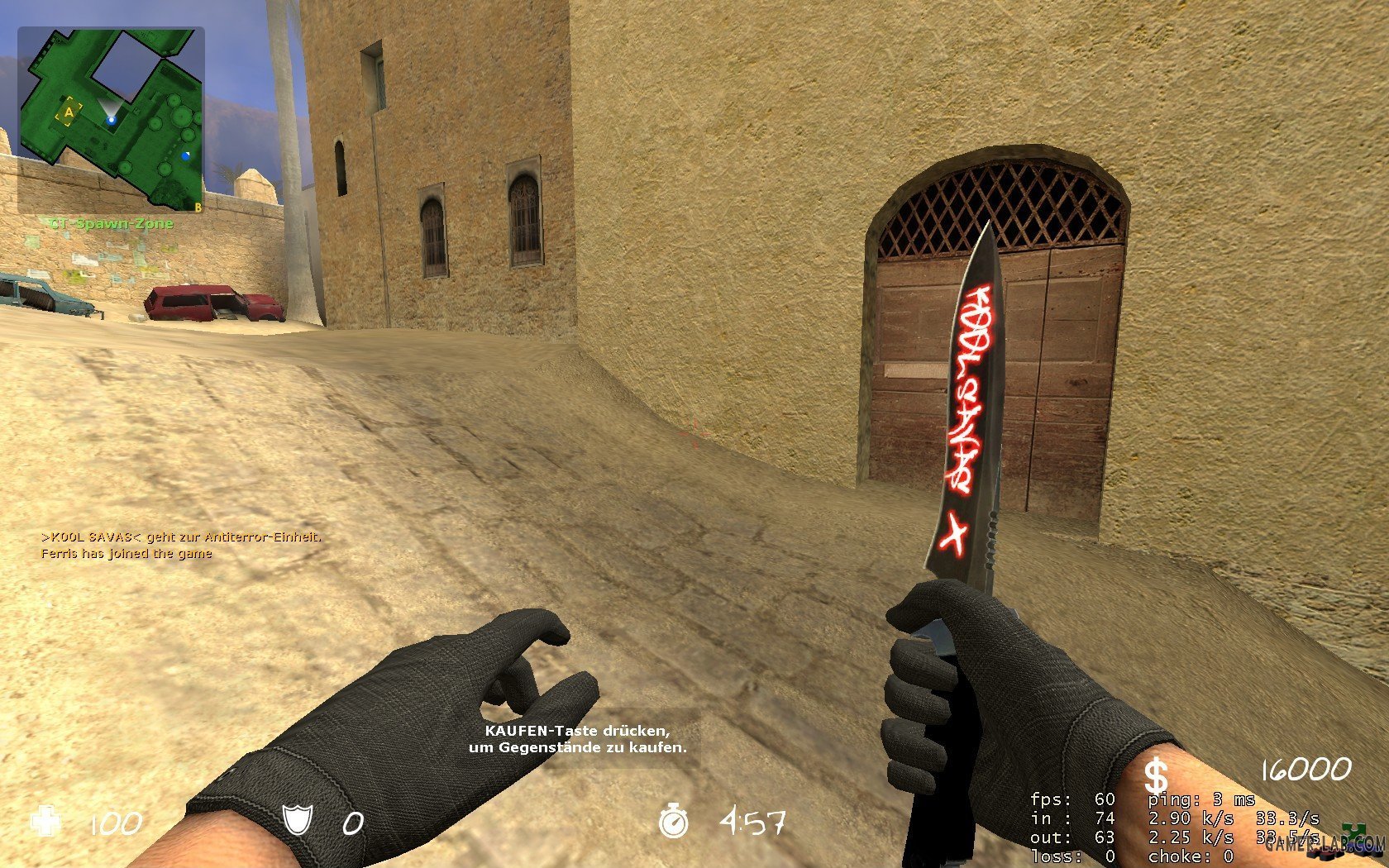This screenshot has width=1389, height=868.
Task: Select bombsite A marker on the radar
Action: coord(69,112)
